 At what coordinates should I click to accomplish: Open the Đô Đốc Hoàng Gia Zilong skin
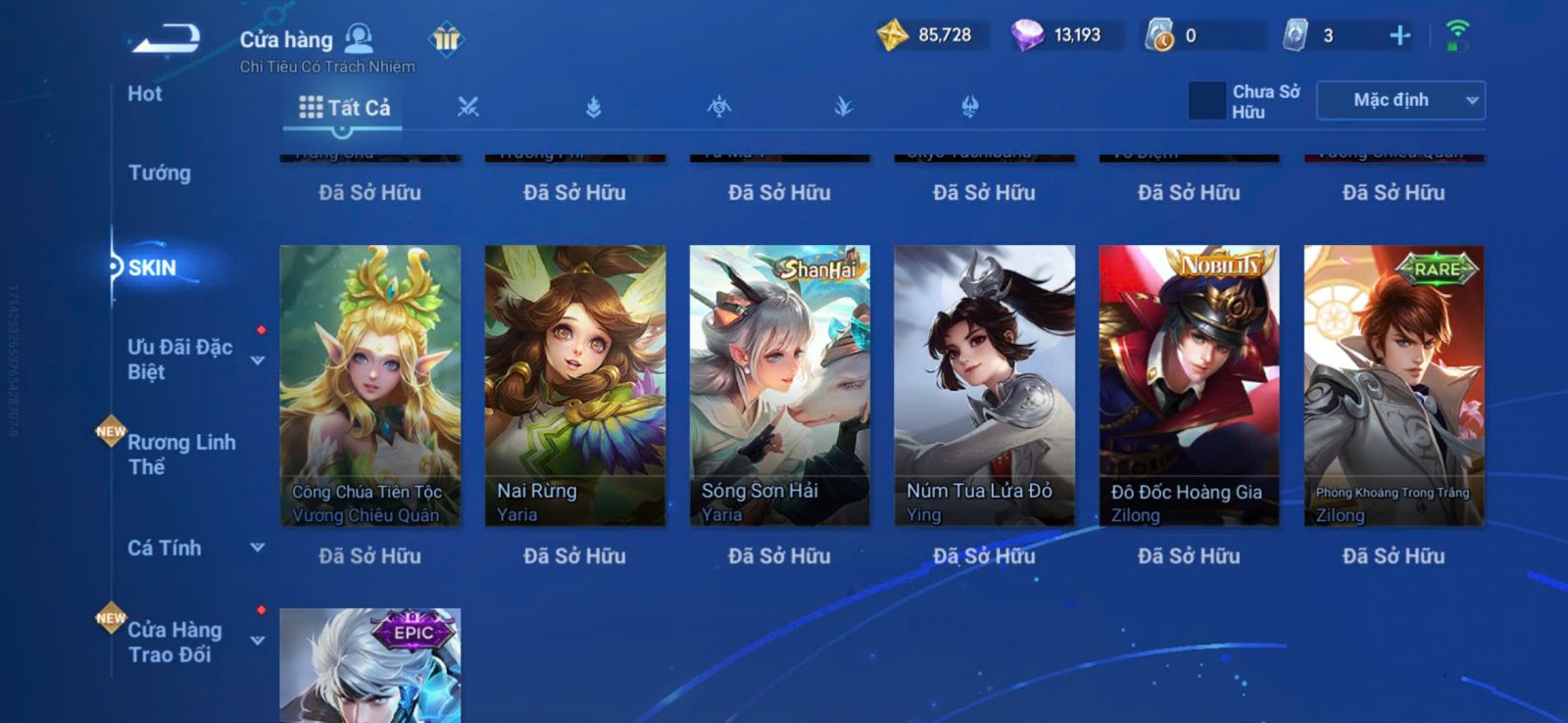(1189, 385)
